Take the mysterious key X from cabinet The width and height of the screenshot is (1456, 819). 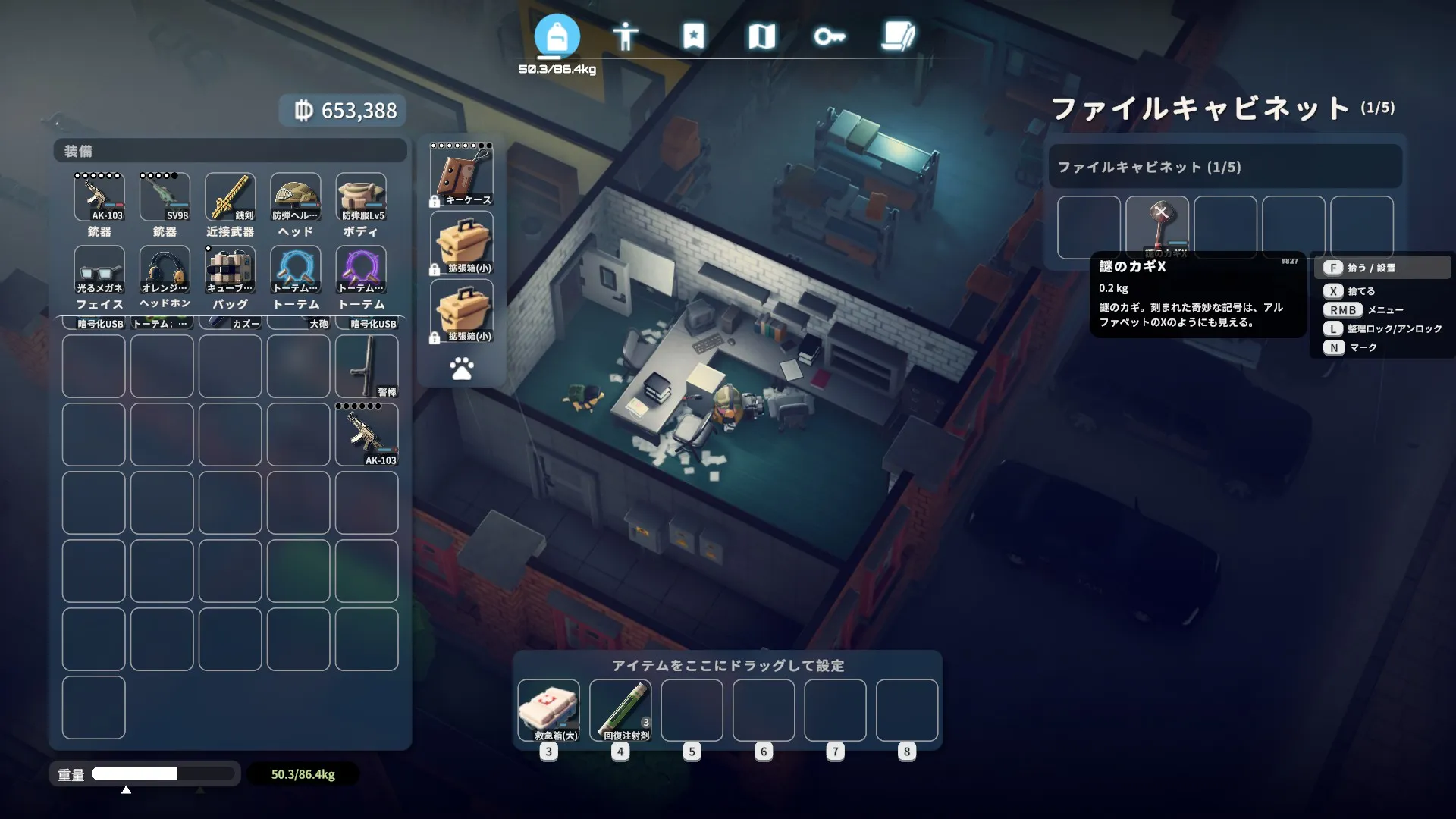[x=1157, y=227]
